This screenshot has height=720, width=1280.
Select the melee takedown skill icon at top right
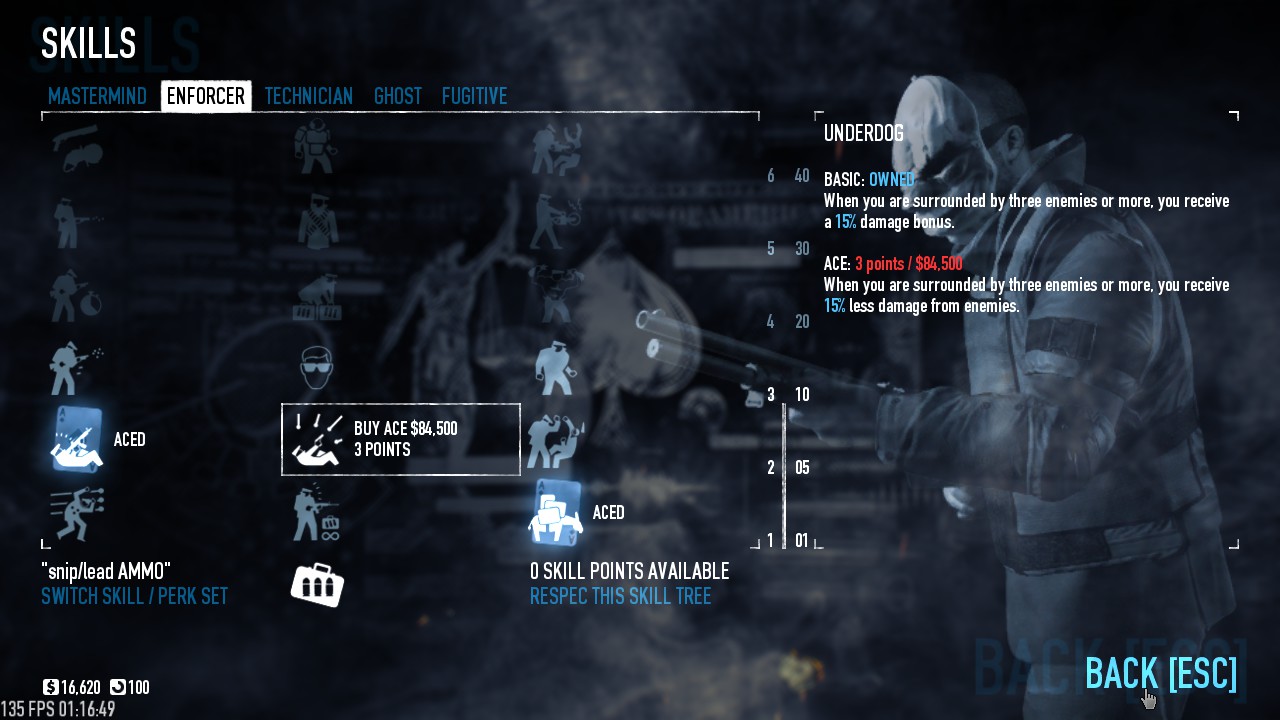coord(555,150)
